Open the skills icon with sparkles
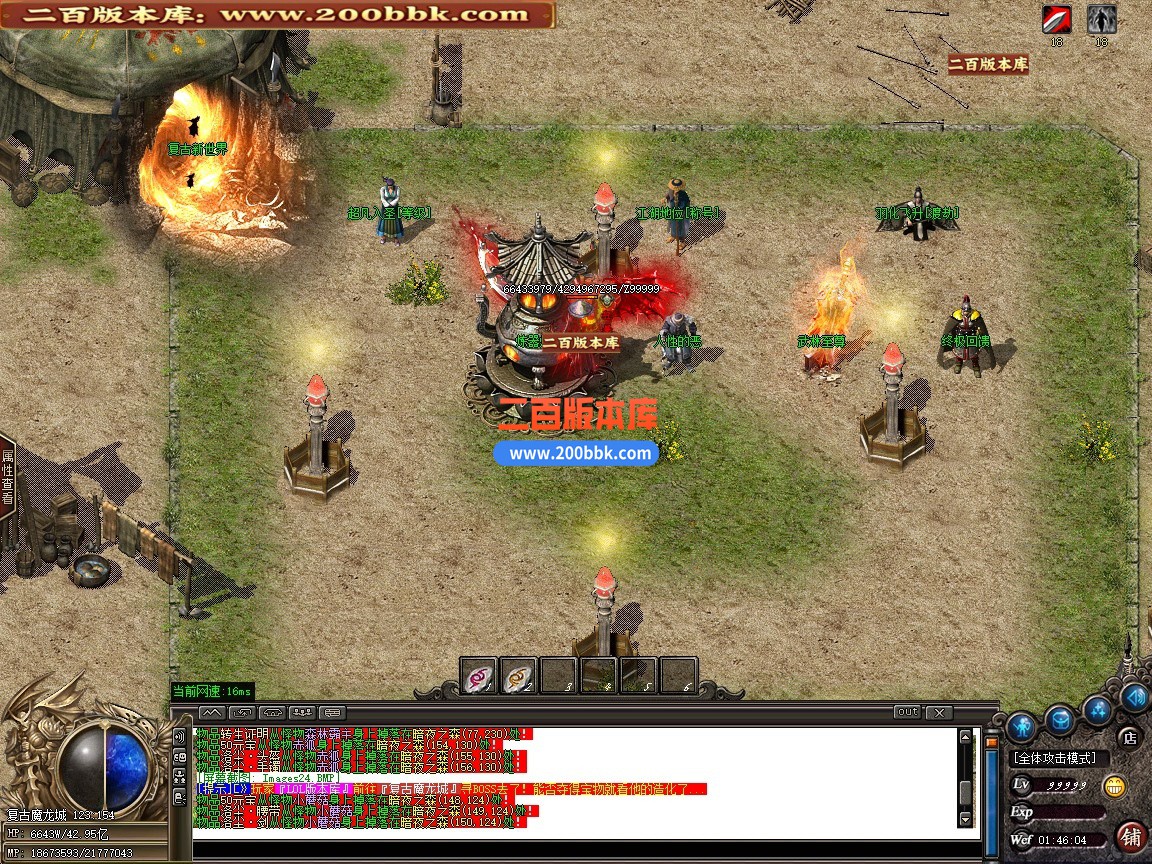The height and width of the screenshot is (864, 1152). coord(1098,711)
